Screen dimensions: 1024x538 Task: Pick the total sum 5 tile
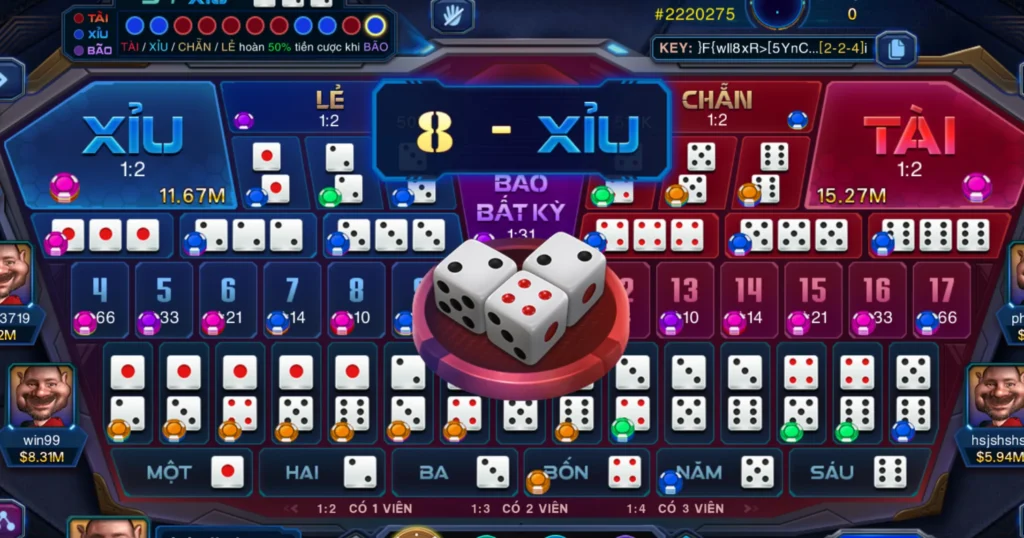click(164, 298)
